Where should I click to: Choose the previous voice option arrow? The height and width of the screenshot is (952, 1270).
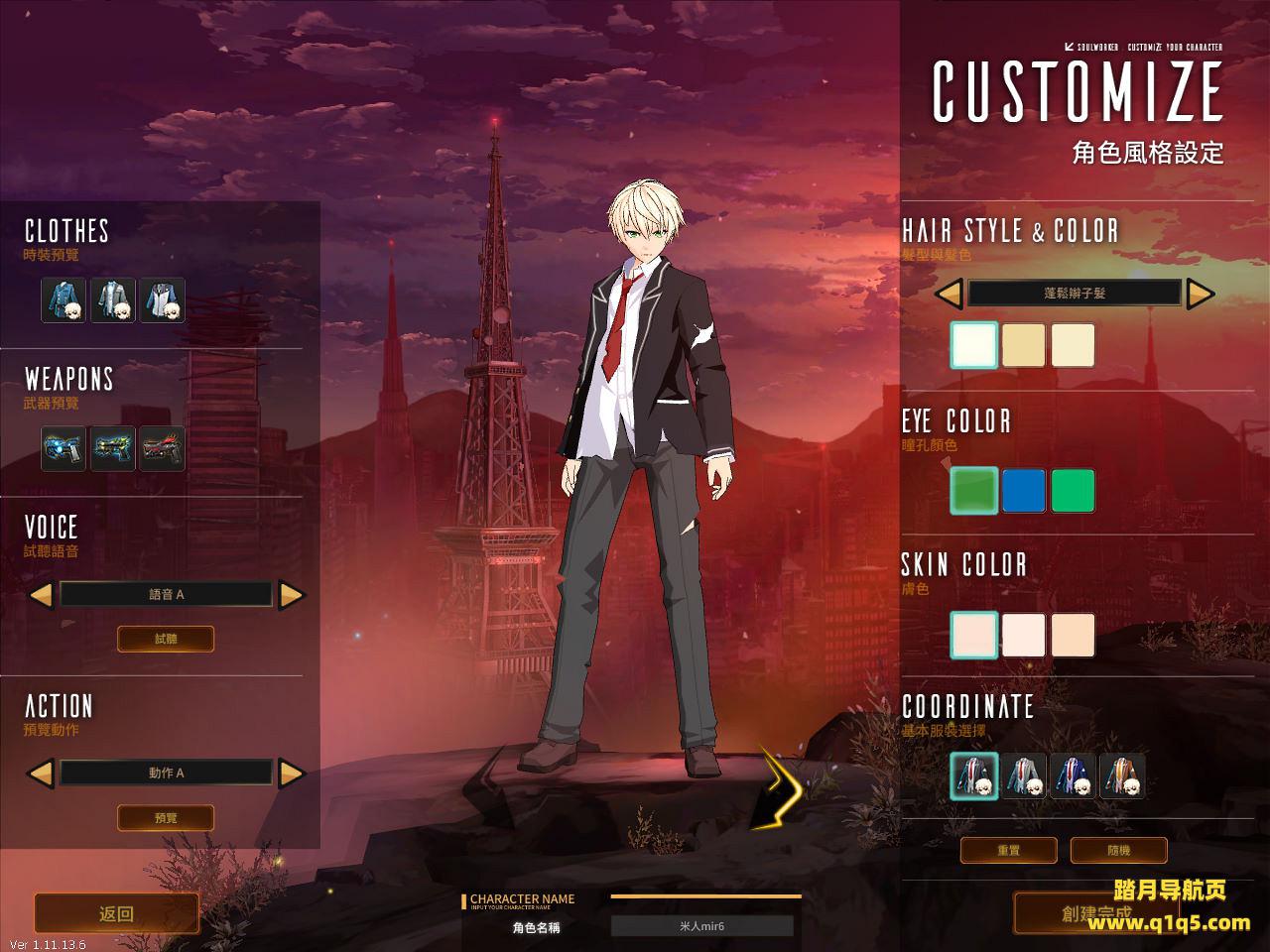41,595
